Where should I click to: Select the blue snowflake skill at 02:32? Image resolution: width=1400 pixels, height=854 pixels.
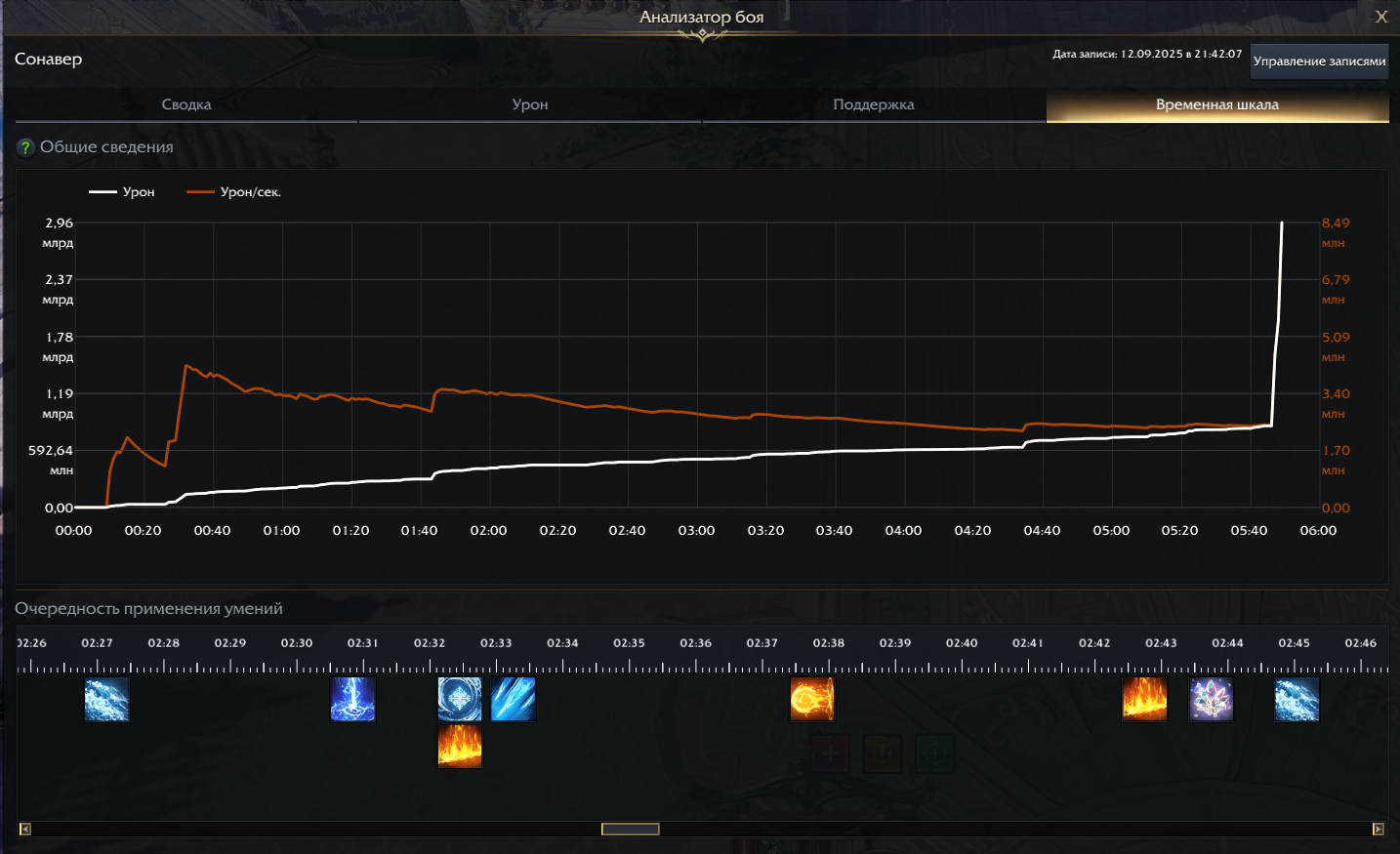point(460,699)
